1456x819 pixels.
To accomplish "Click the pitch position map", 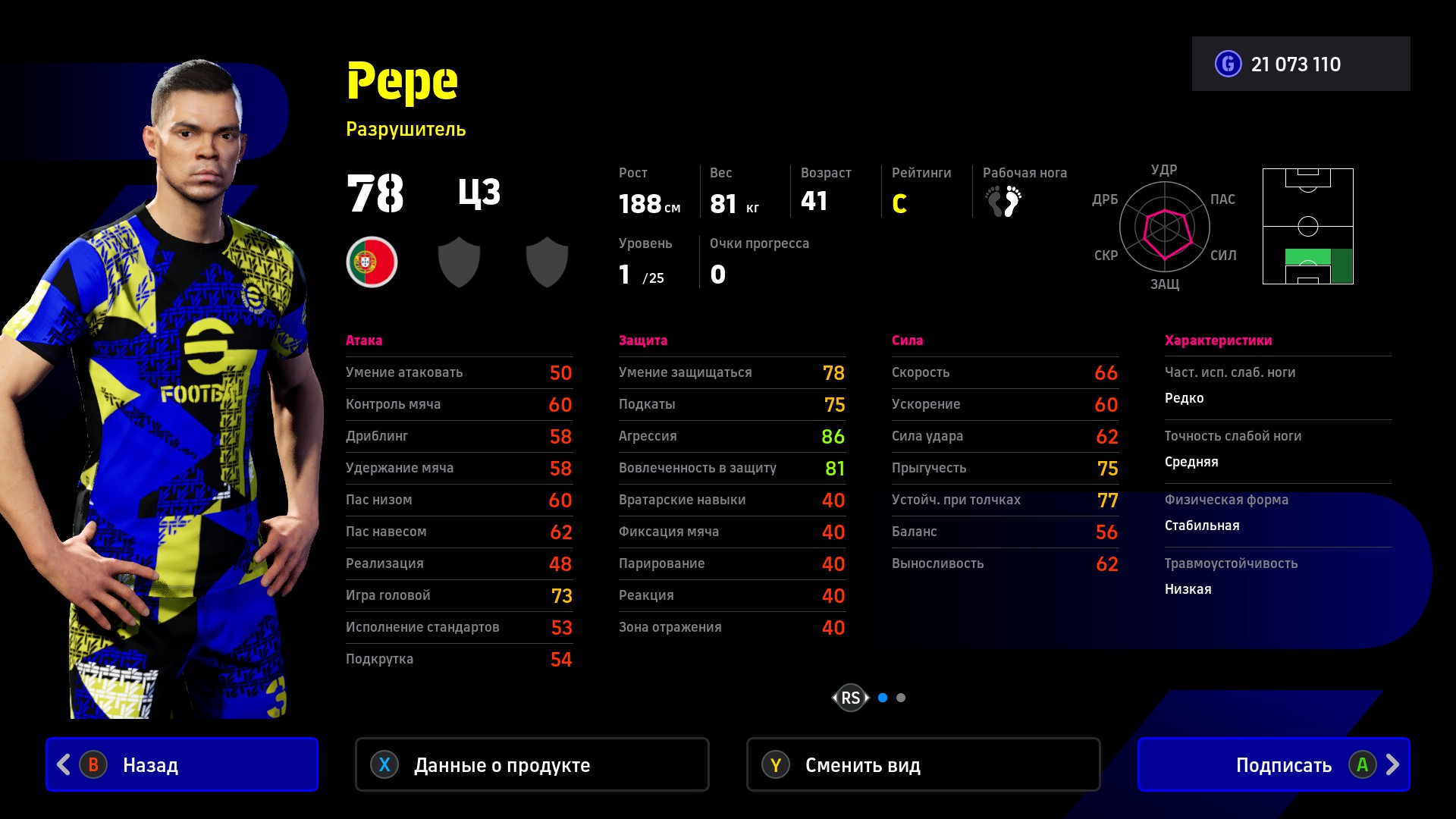I will pyautogui.click(x=1307, y=227).
